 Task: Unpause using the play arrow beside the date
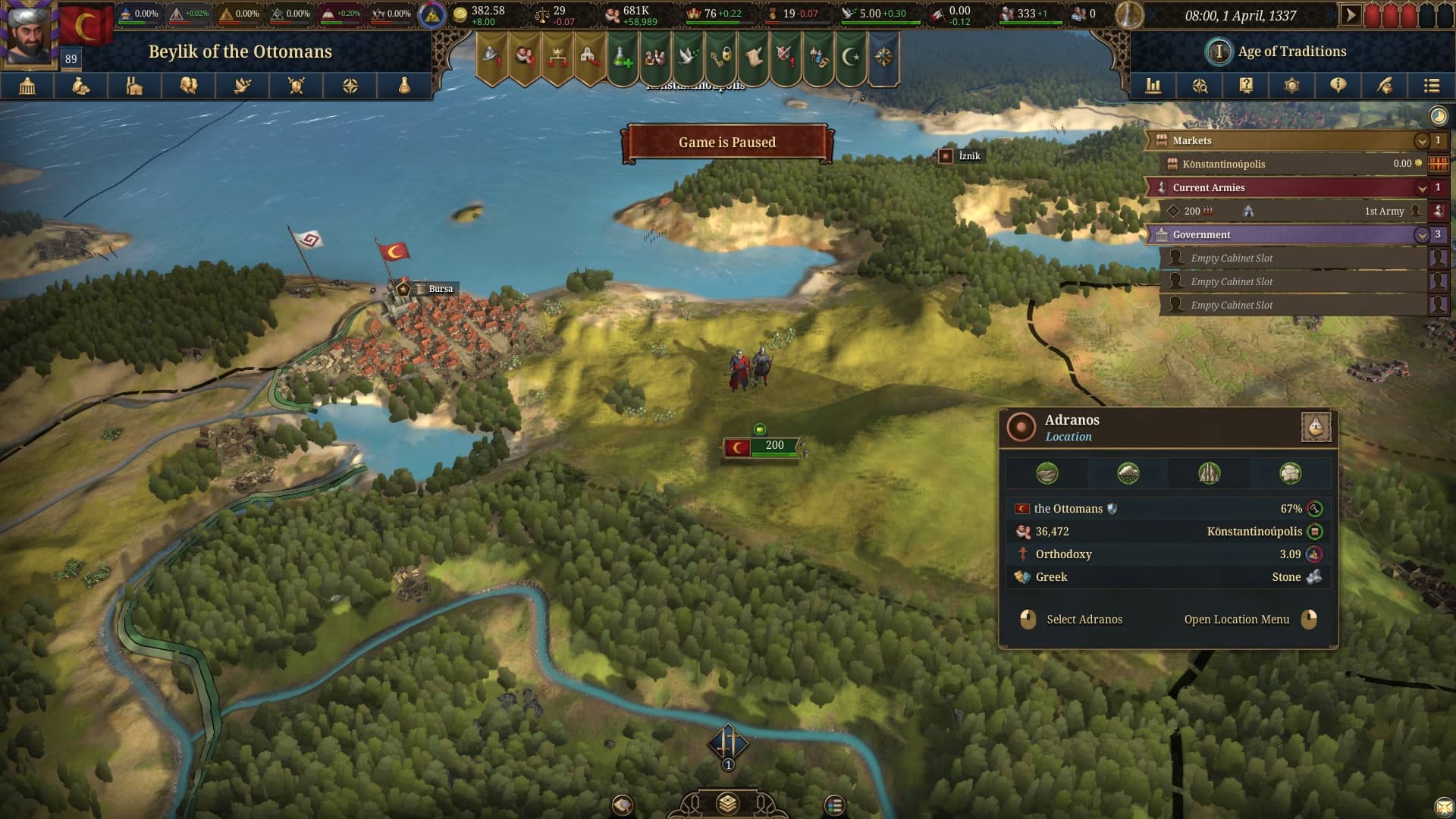click(1350, 15)
